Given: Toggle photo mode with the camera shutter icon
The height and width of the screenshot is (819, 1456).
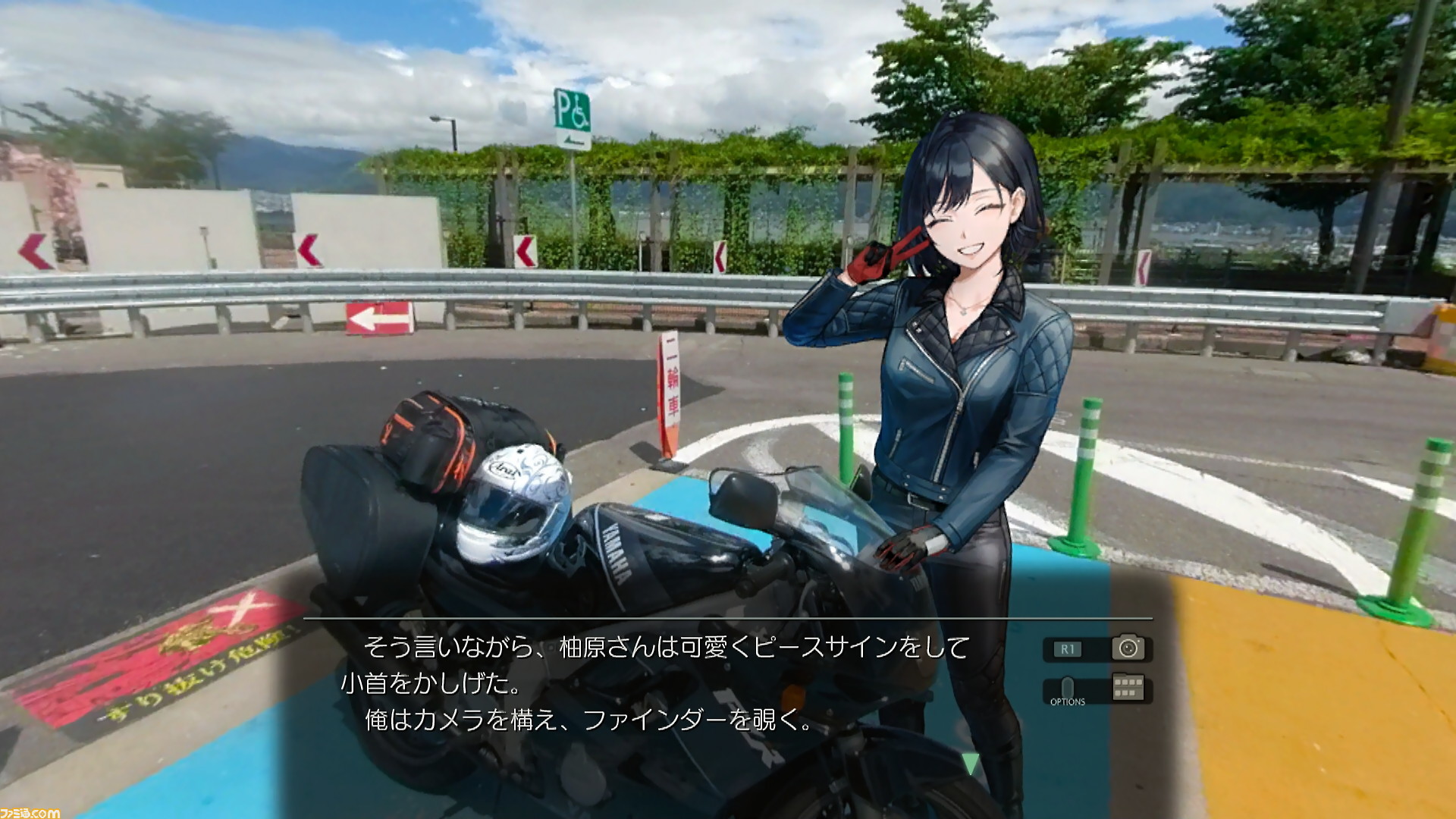Looking at the screenshot, I should coord(1129,649).
